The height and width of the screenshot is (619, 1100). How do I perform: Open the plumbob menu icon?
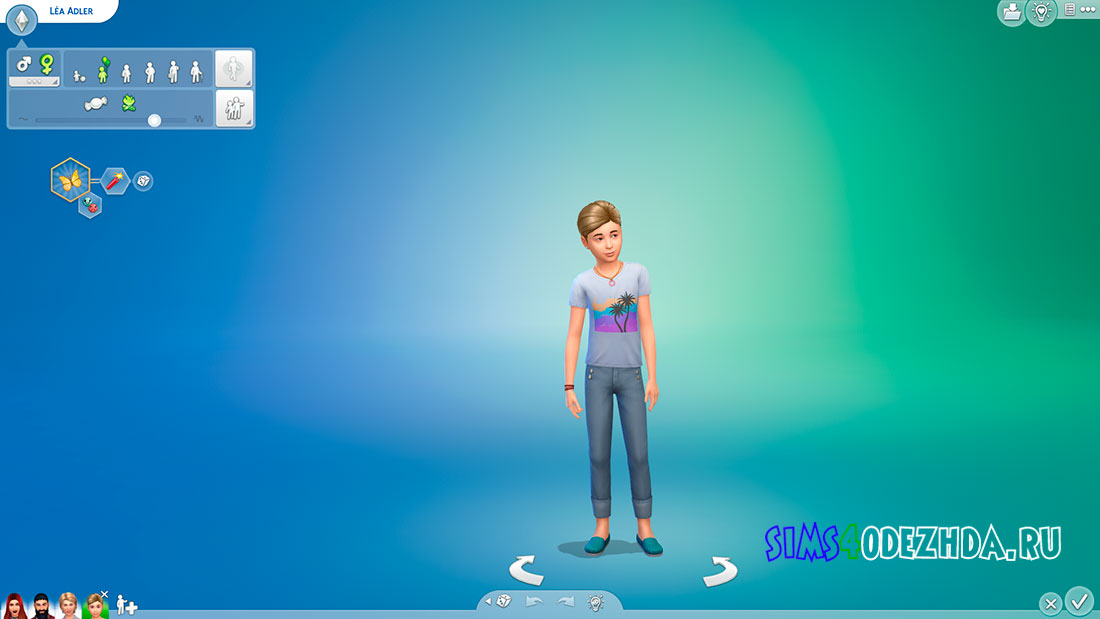[23, 20]
